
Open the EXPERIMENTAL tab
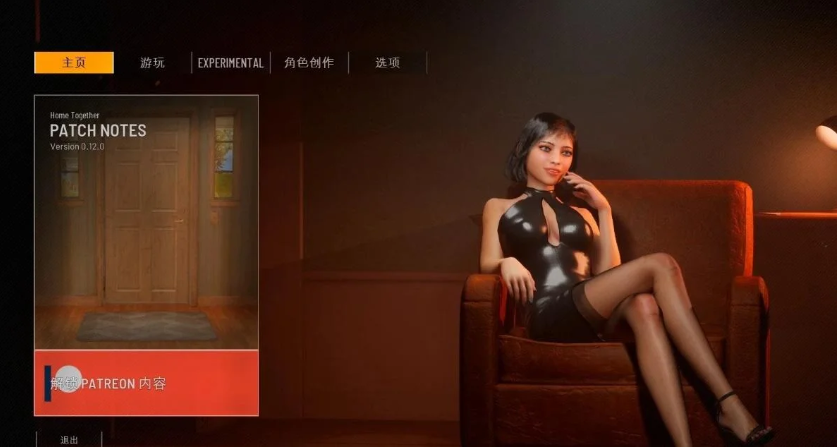point(230,63)
